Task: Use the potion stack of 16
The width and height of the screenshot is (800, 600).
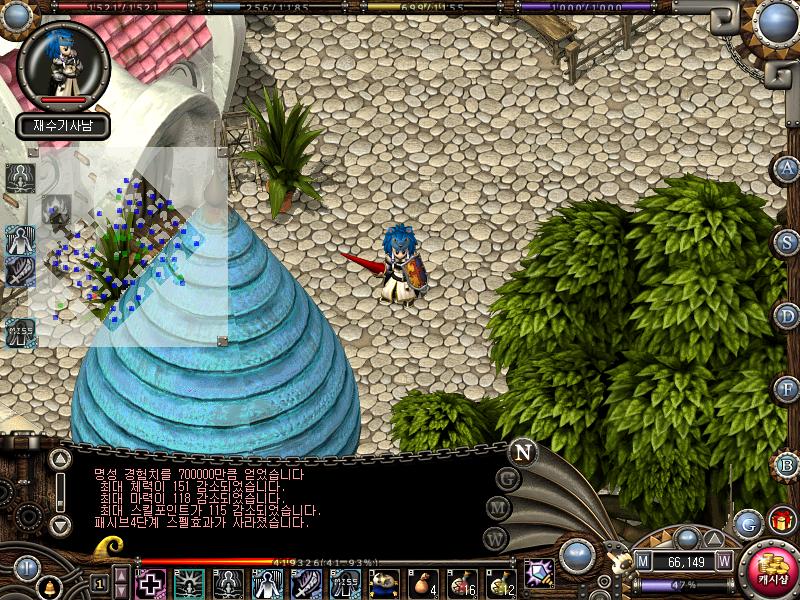Action: (x=462, y=583)
